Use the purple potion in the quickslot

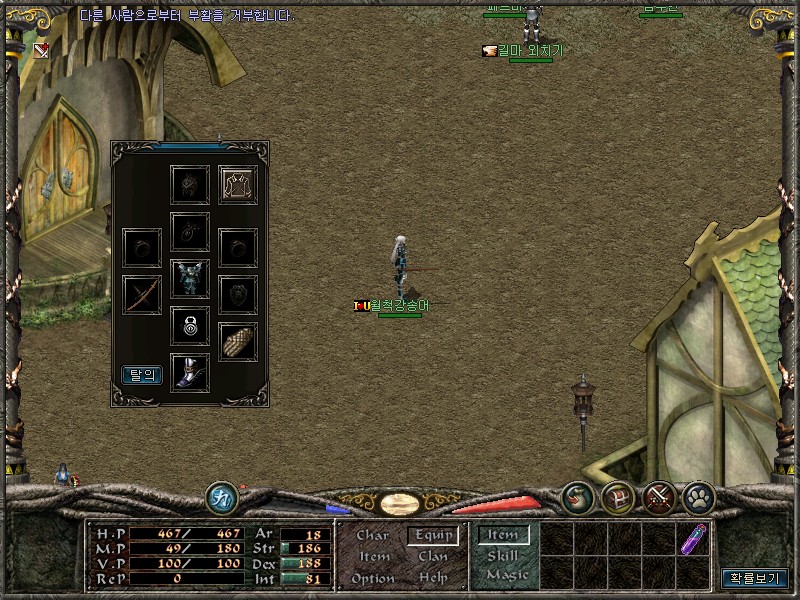692,539
